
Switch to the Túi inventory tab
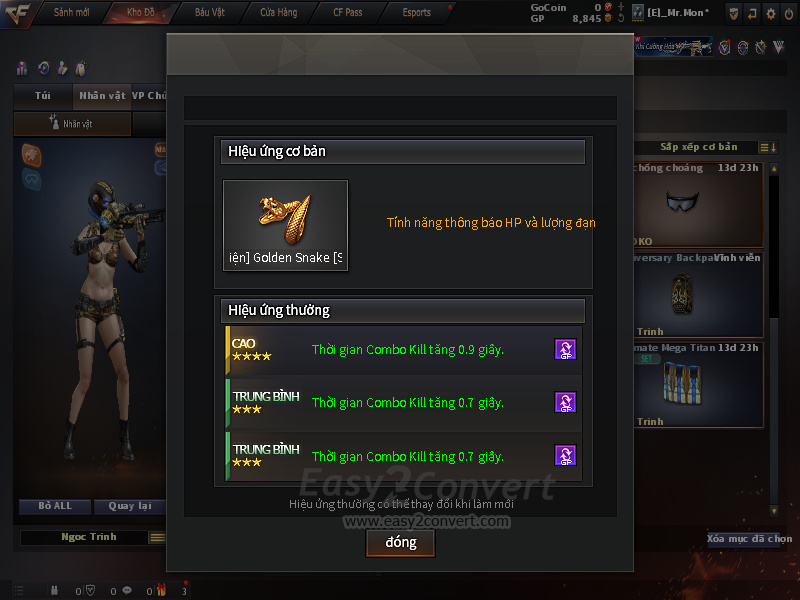tap(42, 96)
